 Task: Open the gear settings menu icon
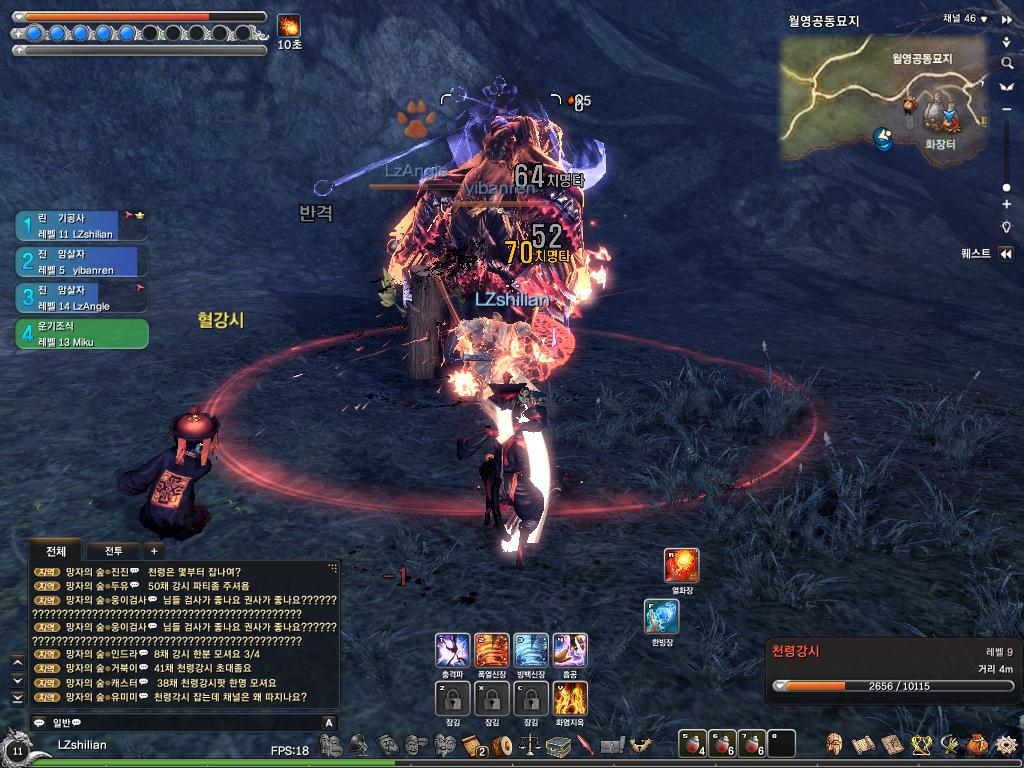coord(1006,744)
